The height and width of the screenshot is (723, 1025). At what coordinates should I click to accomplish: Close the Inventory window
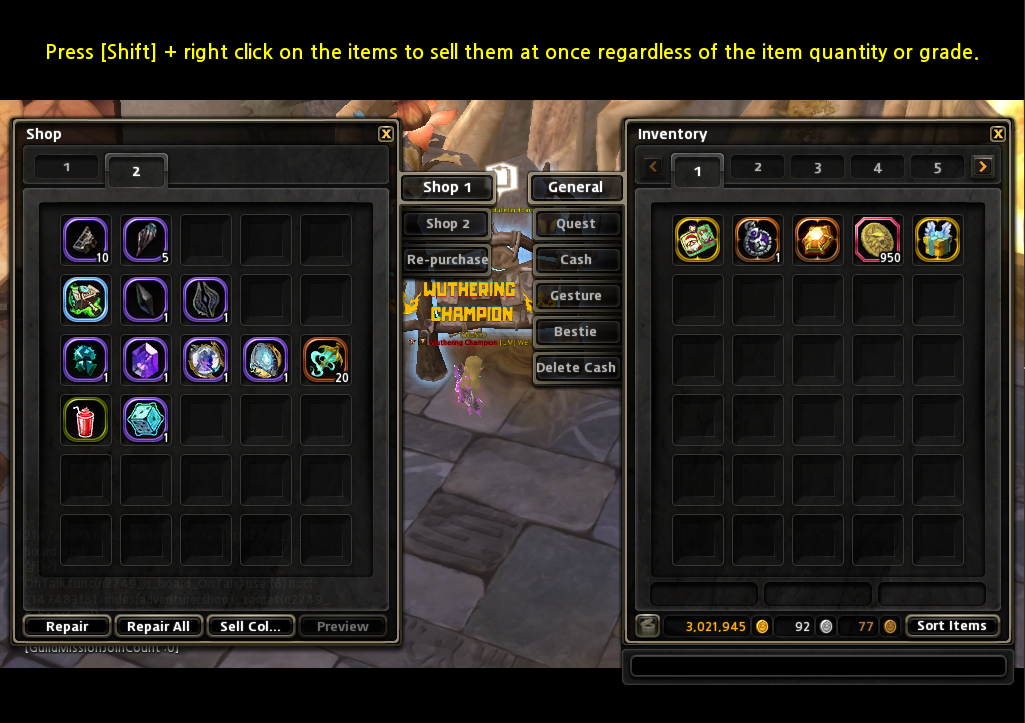click(997, 134)
